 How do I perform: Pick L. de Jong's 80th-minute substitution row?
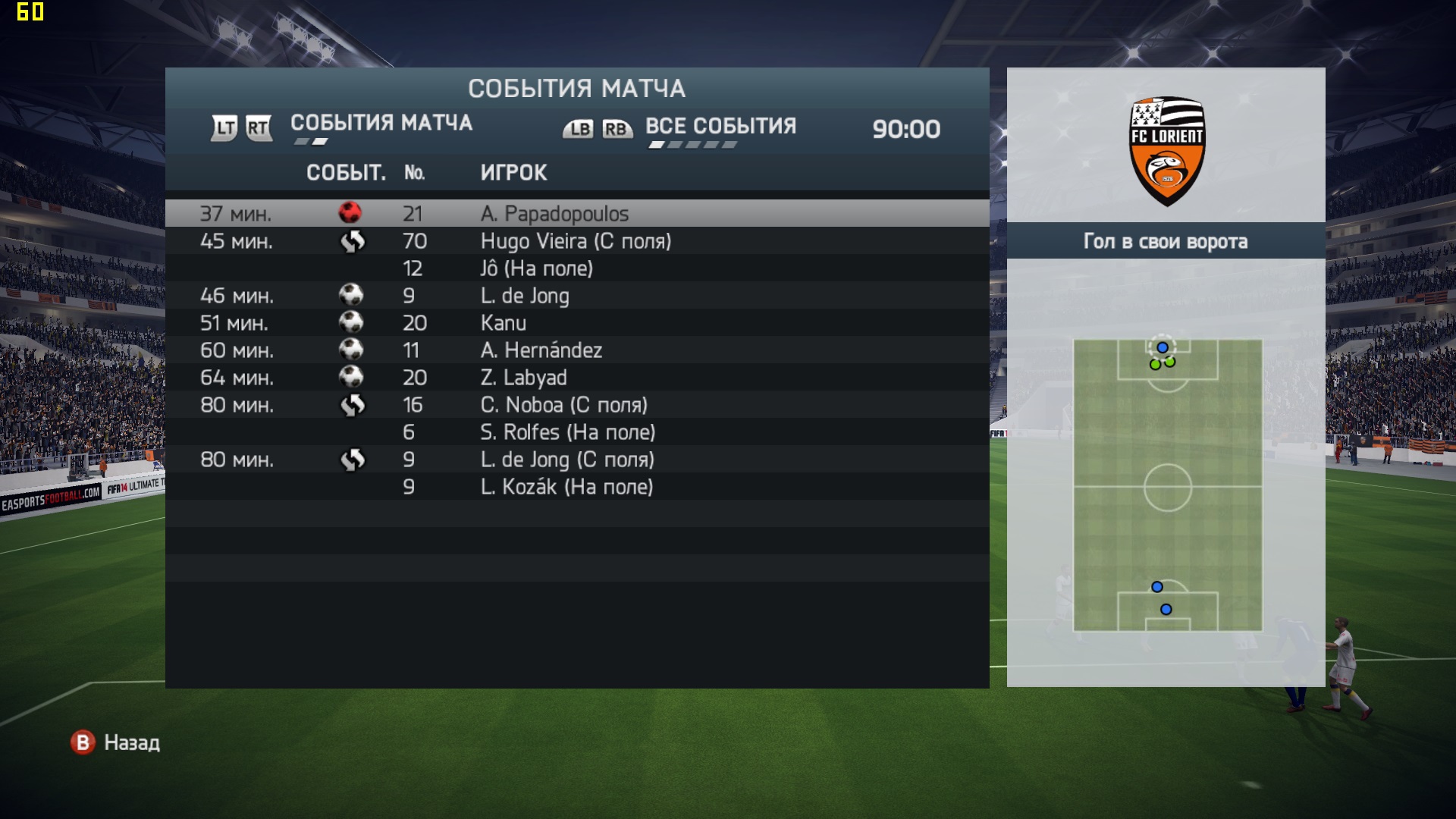pyautogui.click(x=576, y=460)
